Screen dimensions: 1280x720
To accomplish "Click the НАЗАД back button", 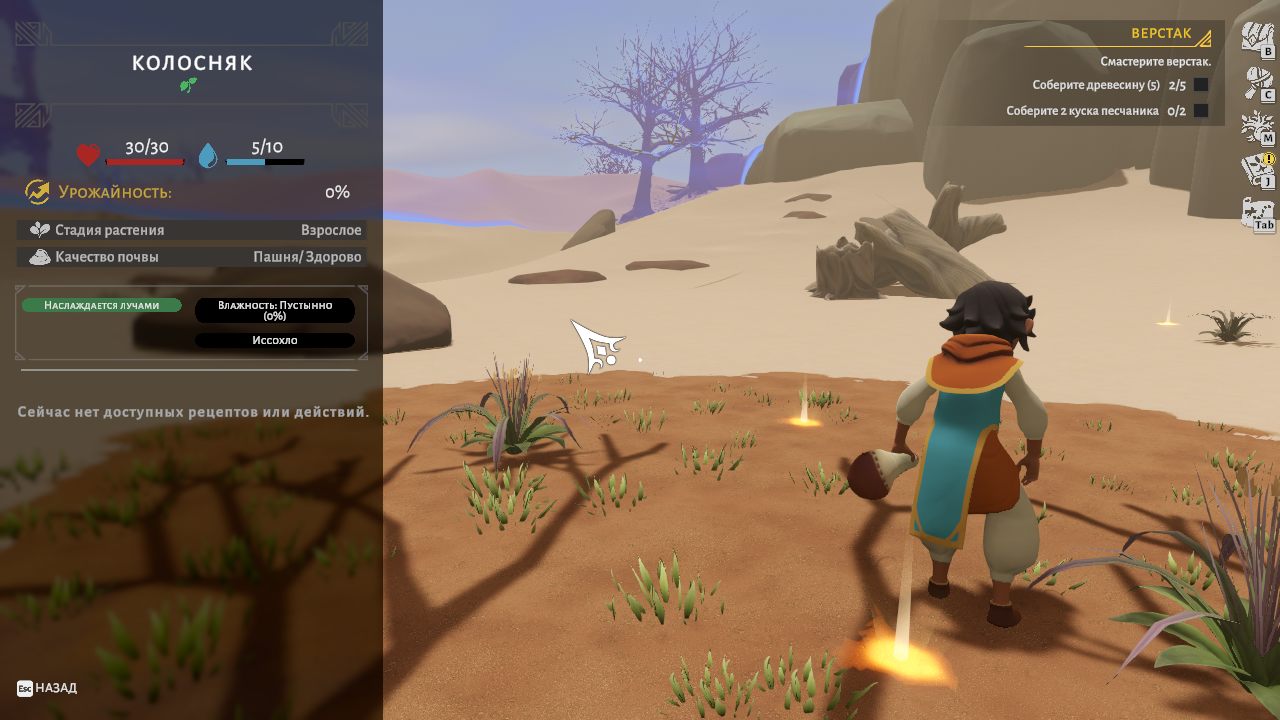I will pyautogui.click(x=47, y=688).
